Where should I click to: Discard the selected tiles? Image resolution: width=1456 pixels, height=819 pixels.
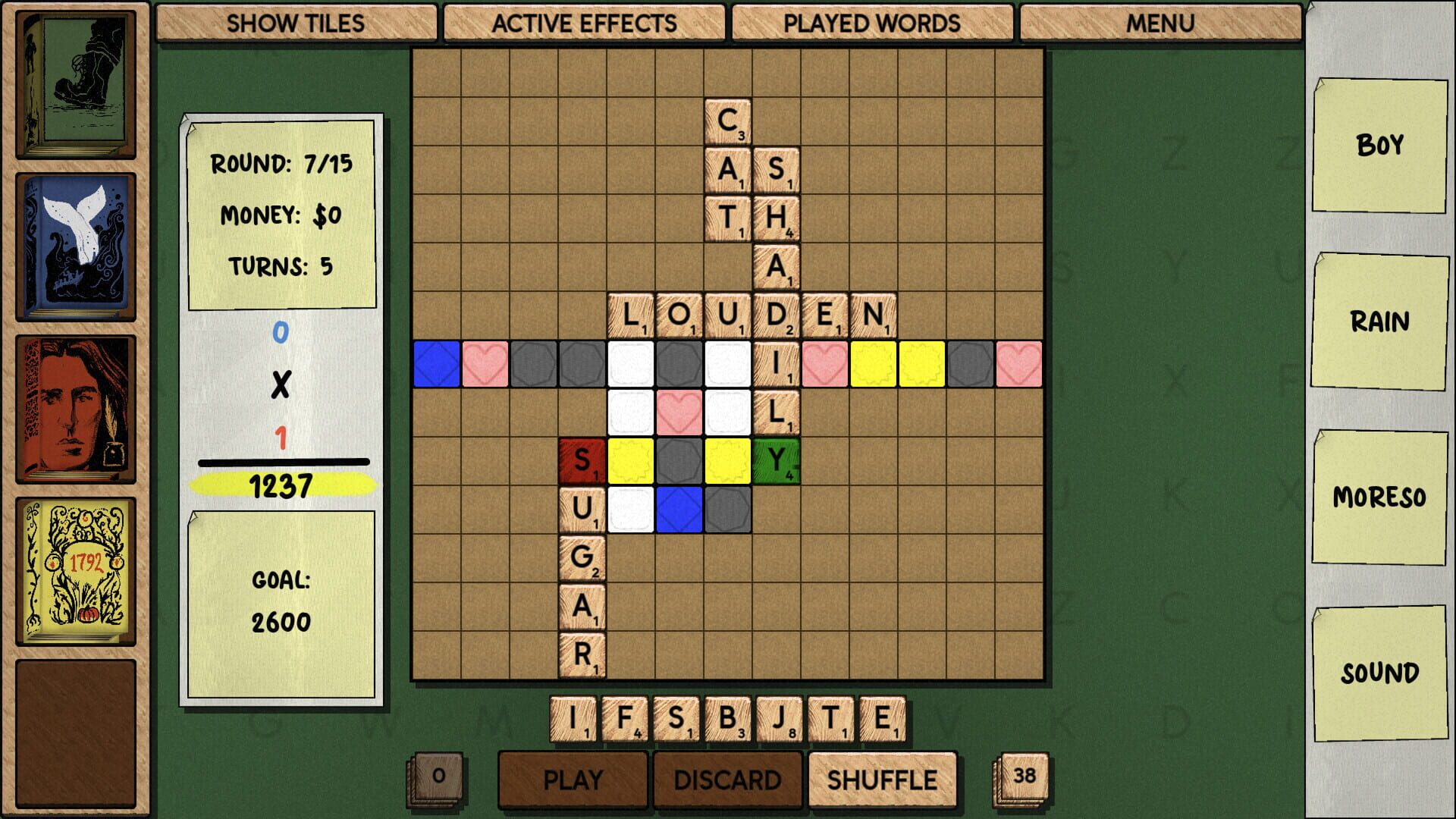click(x=728, y=779)
